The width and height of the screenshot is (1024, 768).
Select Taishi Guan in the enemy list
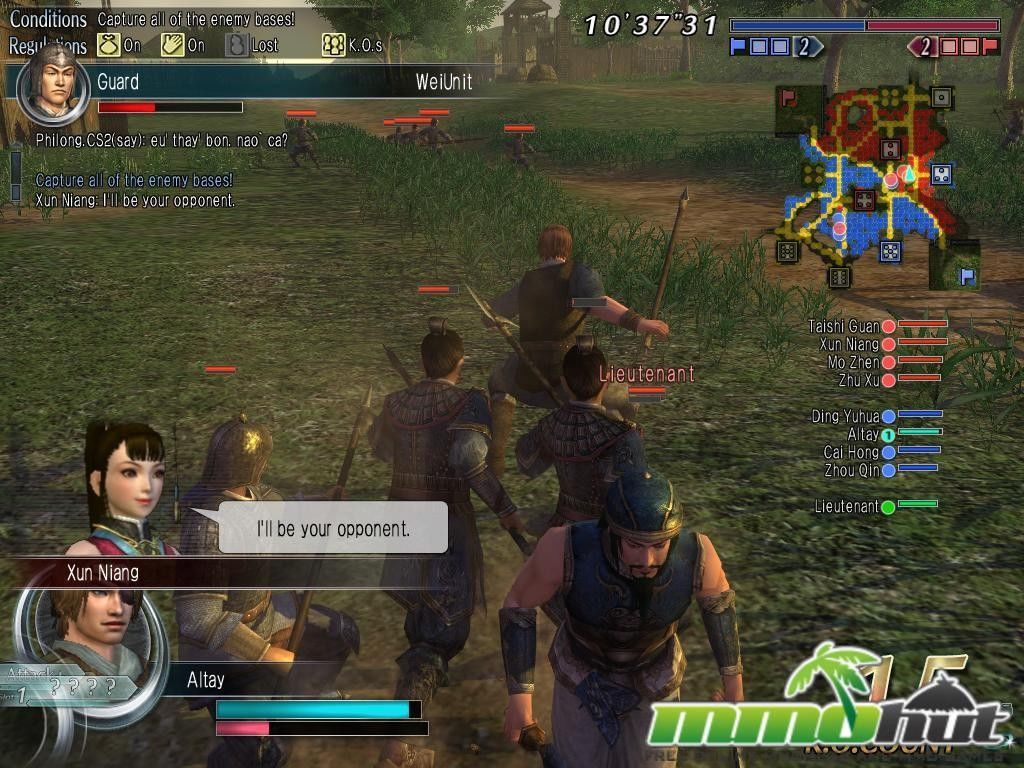tap(845, 326)
